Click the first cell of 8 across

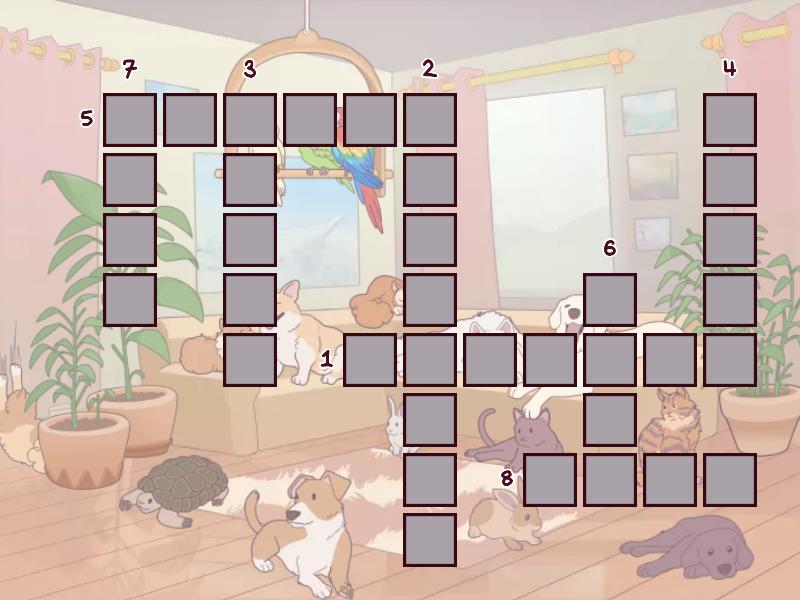coord(550,480)
